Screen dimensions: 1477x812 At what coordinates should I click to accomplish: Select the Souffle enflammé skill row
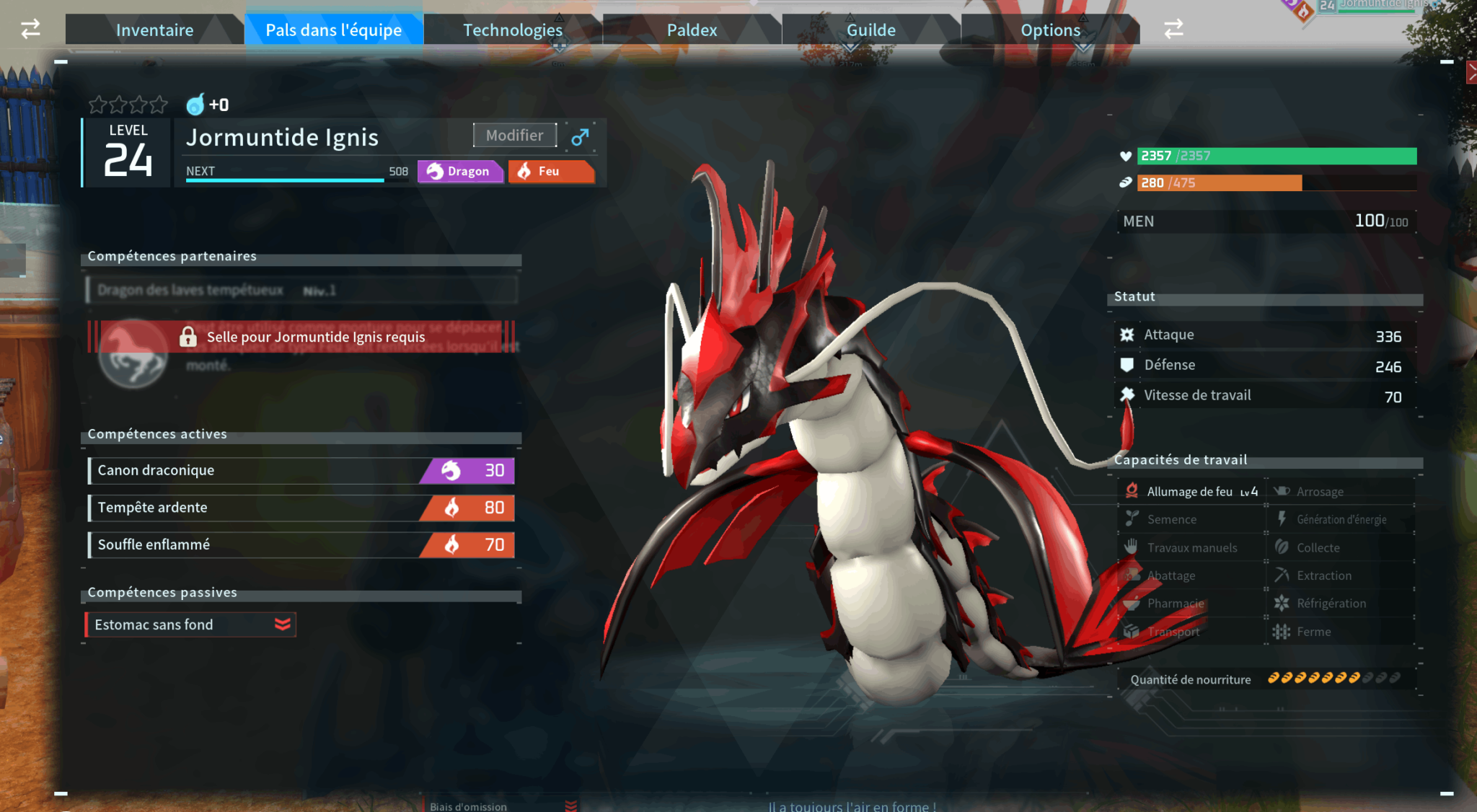pos(301,544)
